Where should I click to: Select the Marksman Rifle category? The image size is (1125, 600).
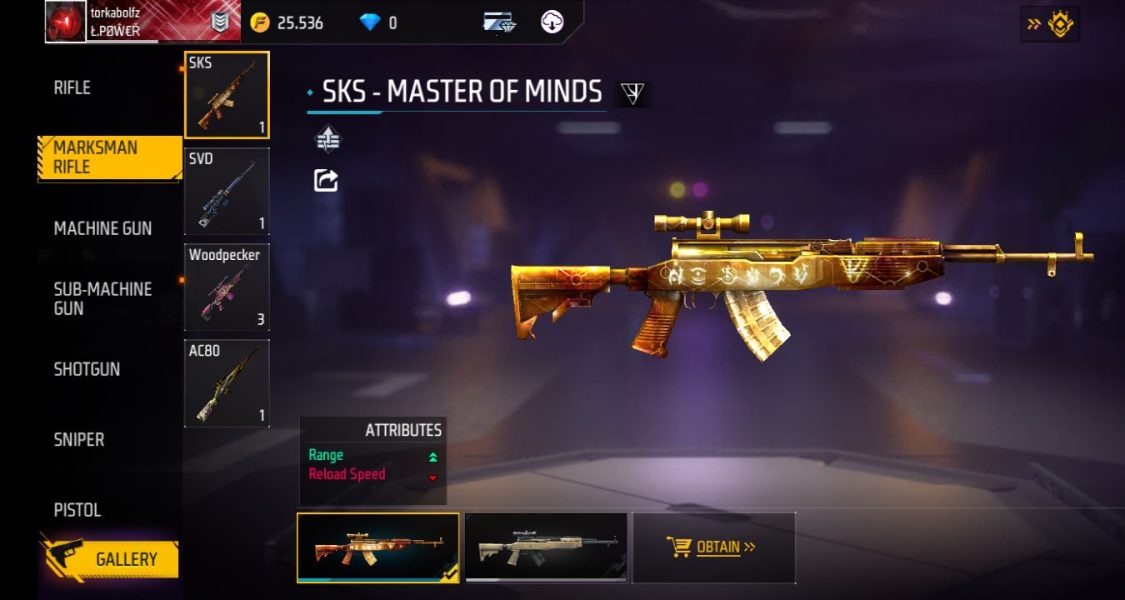[x=97, y=158]
